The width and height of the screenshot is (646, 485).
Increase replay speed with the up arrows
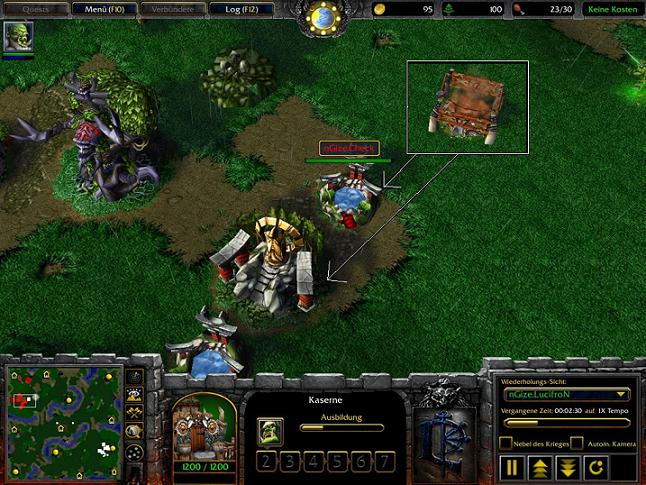[538, 467]
